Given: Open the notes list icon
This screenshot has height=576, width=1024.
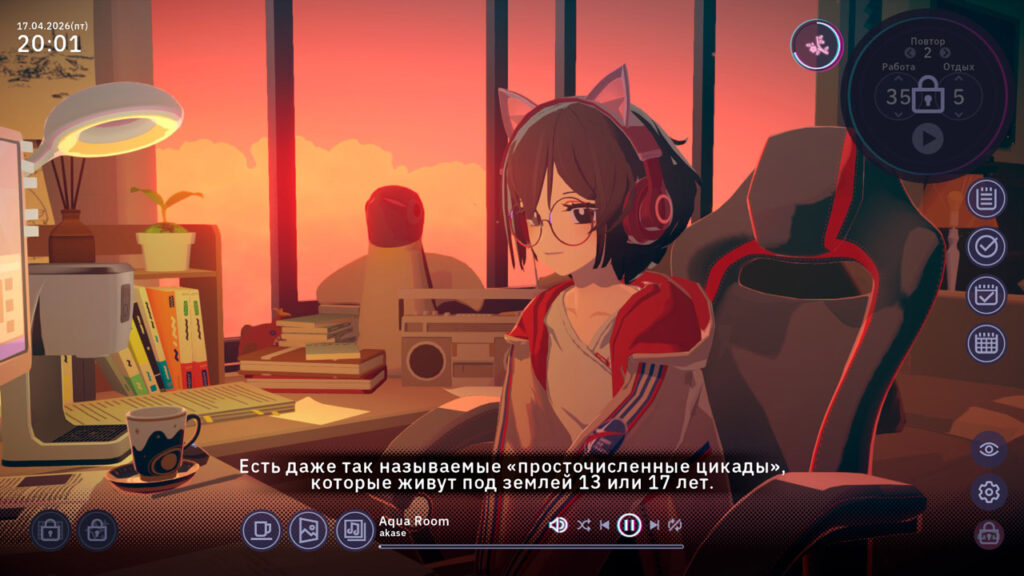Looking at the screenshot, I should (986, 199).
